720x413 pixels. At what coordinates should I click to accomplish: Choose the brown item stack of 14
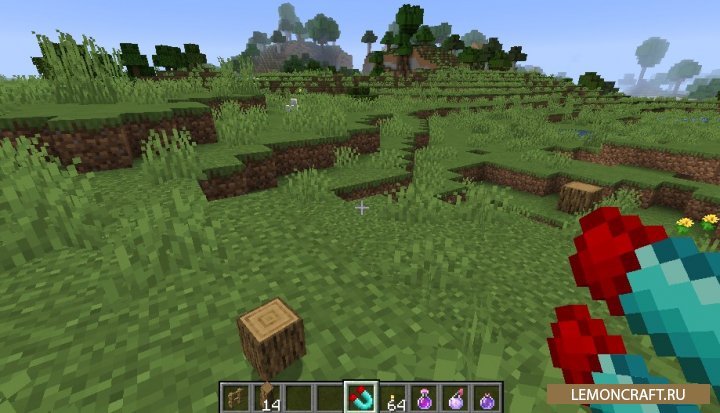[x=264, y=397]
